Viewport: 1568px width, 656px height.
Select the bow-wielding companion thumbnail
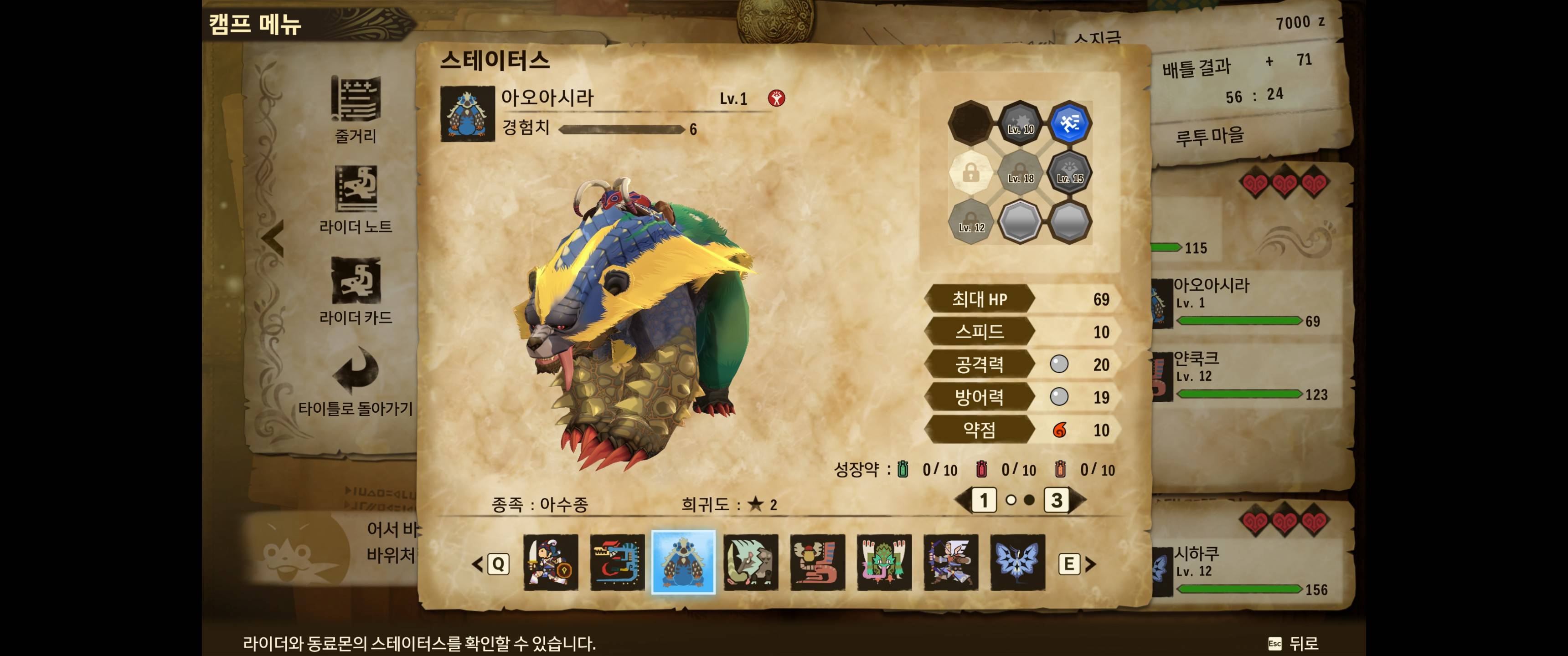coord(951,562)
